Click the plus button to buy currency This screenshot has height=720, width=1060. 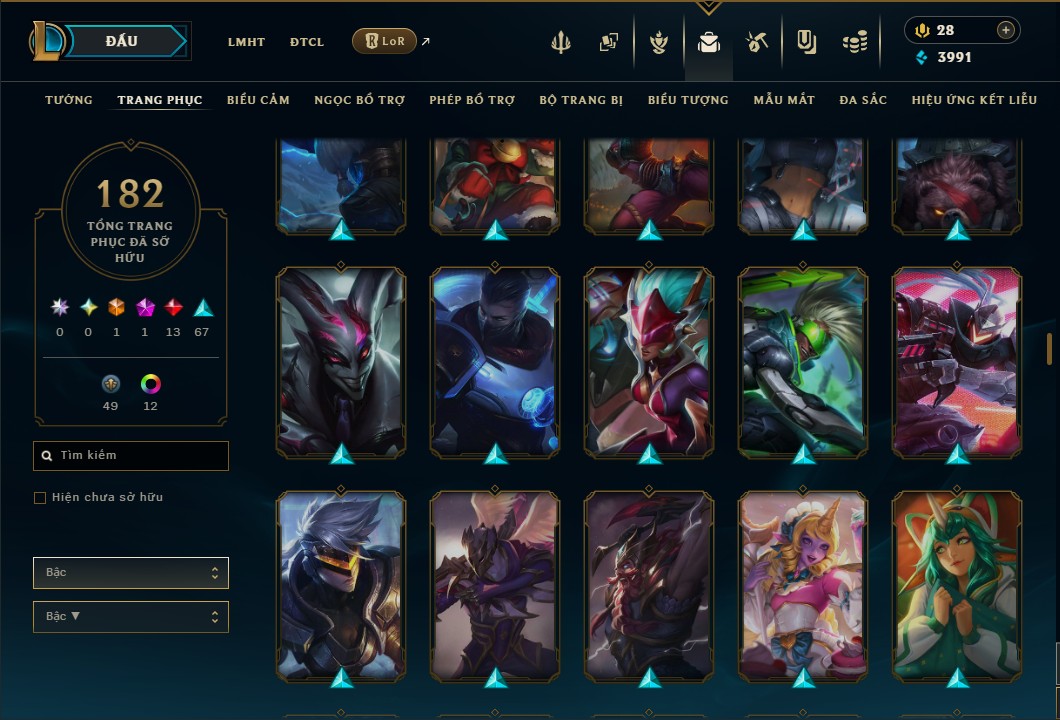click(x=1005, y=30)
